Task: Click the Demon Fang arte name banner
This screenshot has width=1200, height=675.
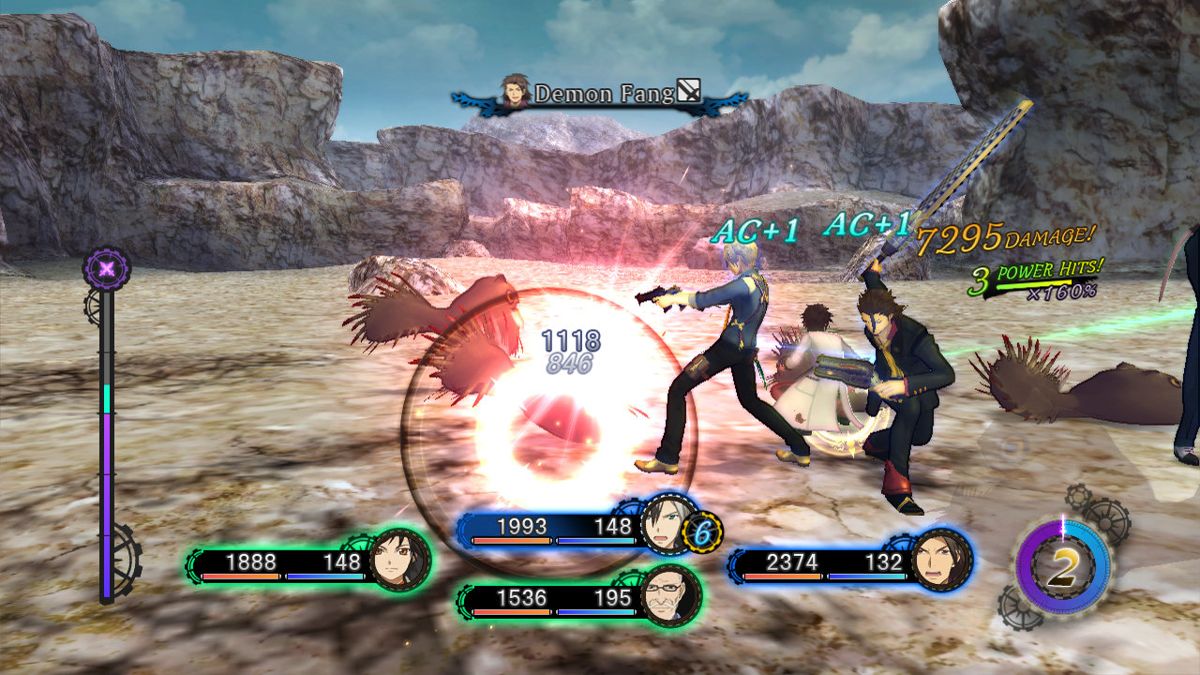Action: [x=600, y=94]
